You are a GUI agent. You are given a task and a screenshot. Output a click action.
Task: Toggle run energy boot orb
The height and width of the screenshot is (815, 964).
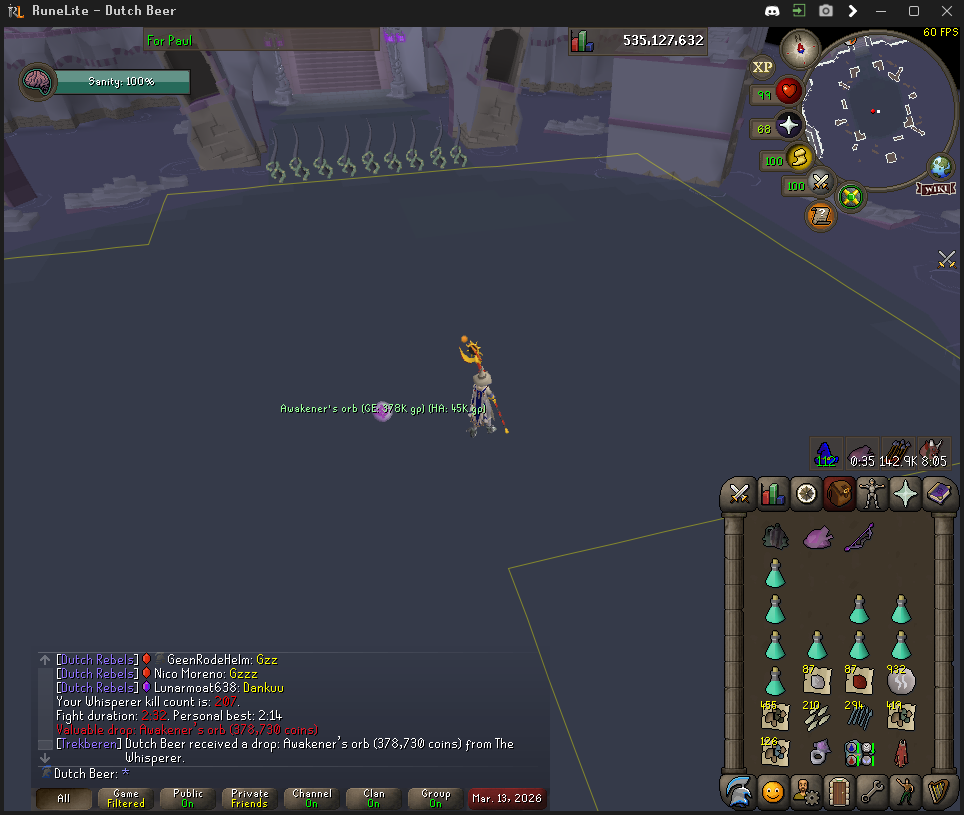(797, 157)
